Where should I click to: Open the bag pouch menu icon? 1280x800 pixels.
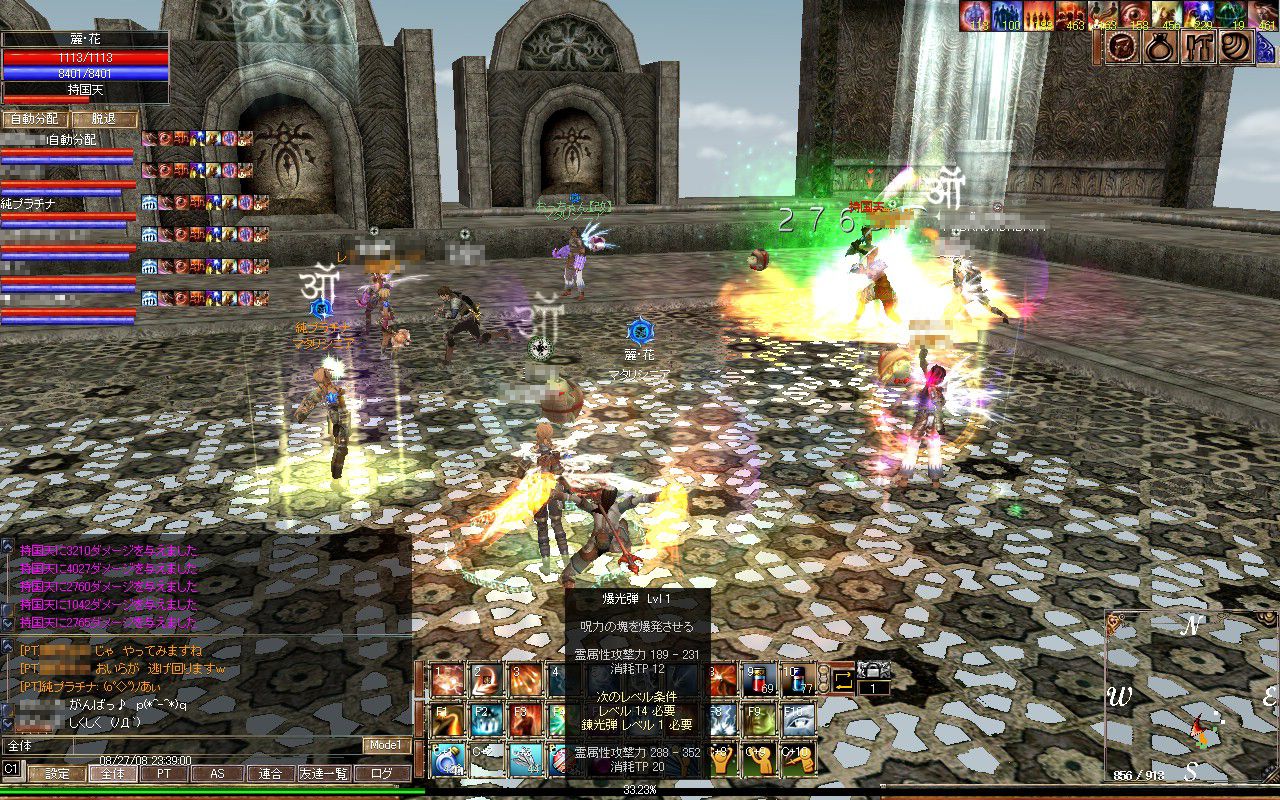point(1161,47)
